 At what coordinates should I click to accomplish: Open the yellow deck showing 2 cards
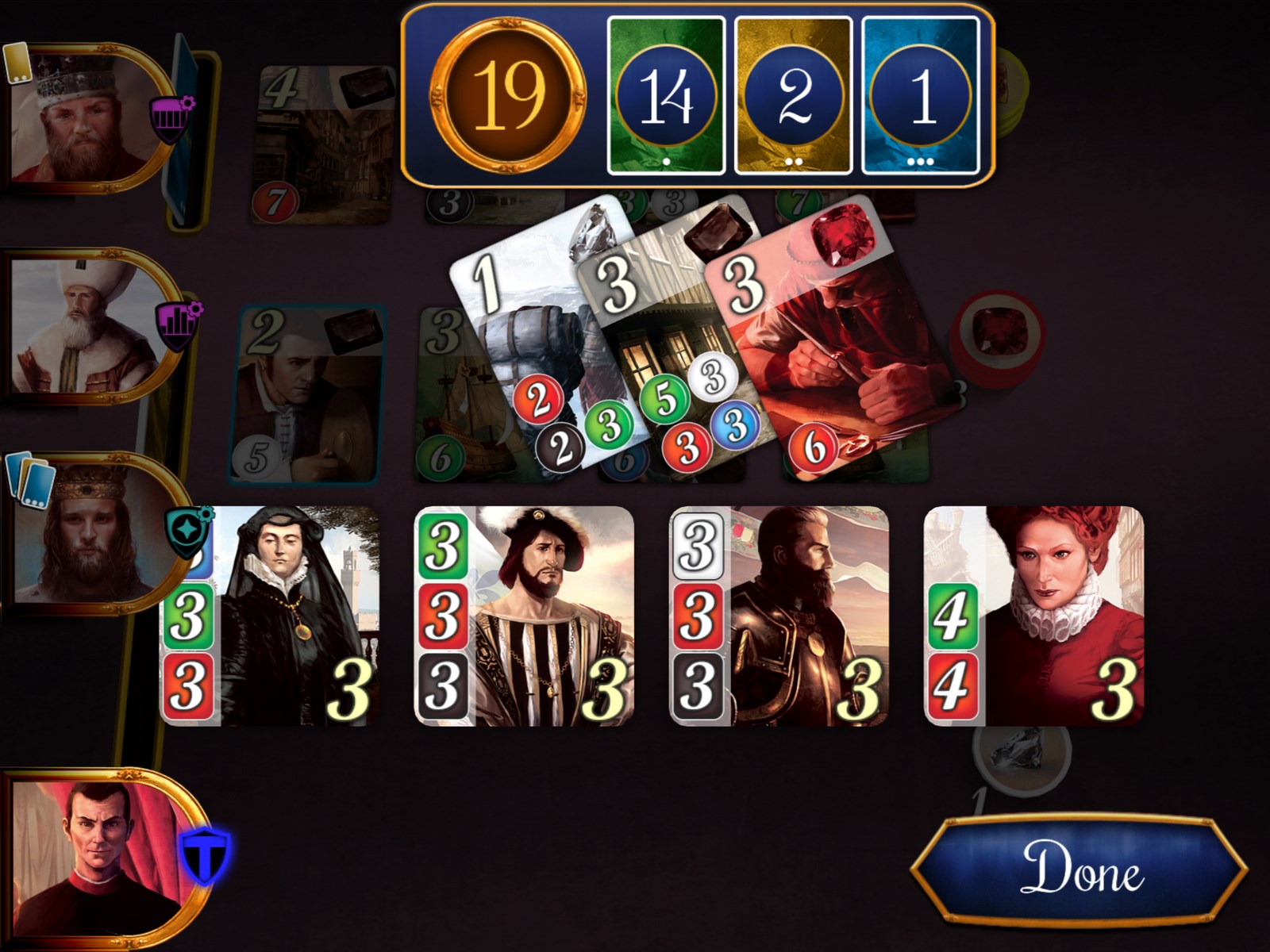[x=793, y=95]
